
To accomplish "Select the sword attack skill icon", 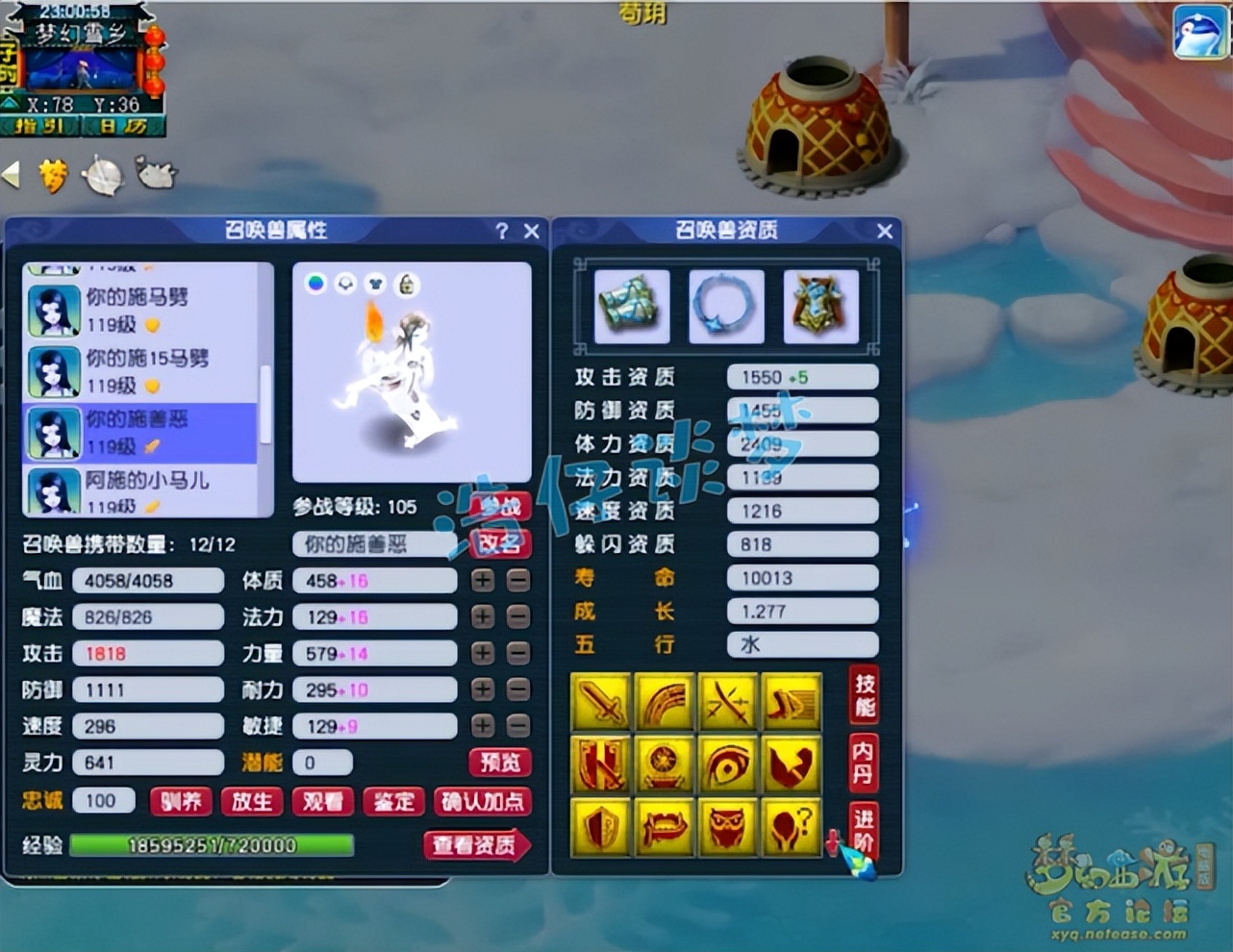I will click(601, 702).
